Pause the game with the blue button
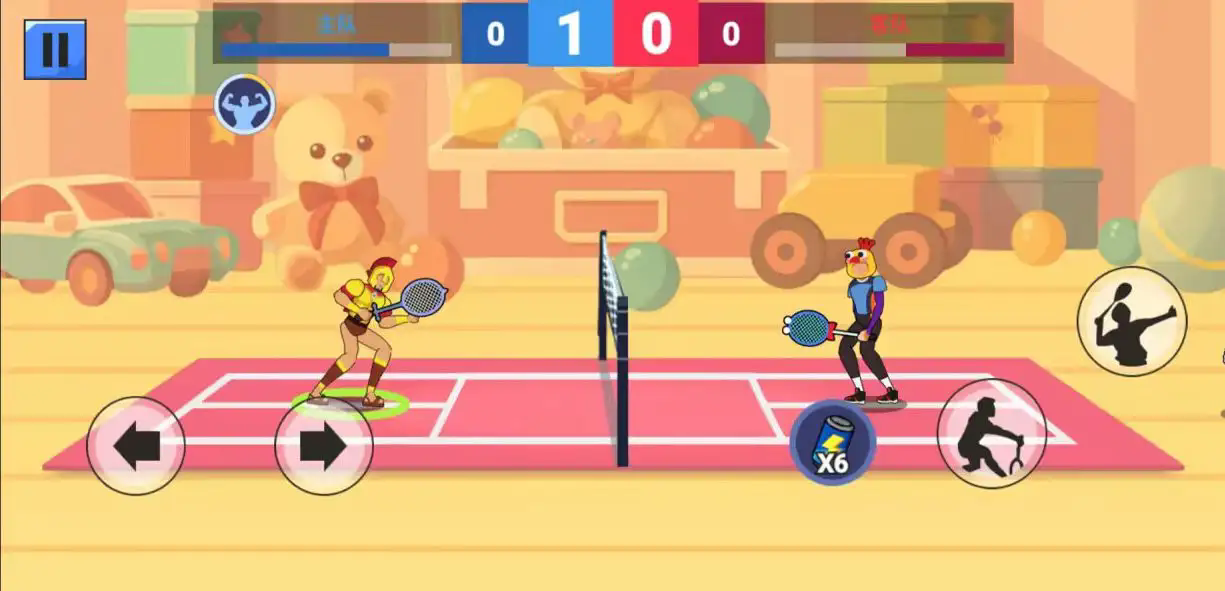1225x591 pixels. 55,49
